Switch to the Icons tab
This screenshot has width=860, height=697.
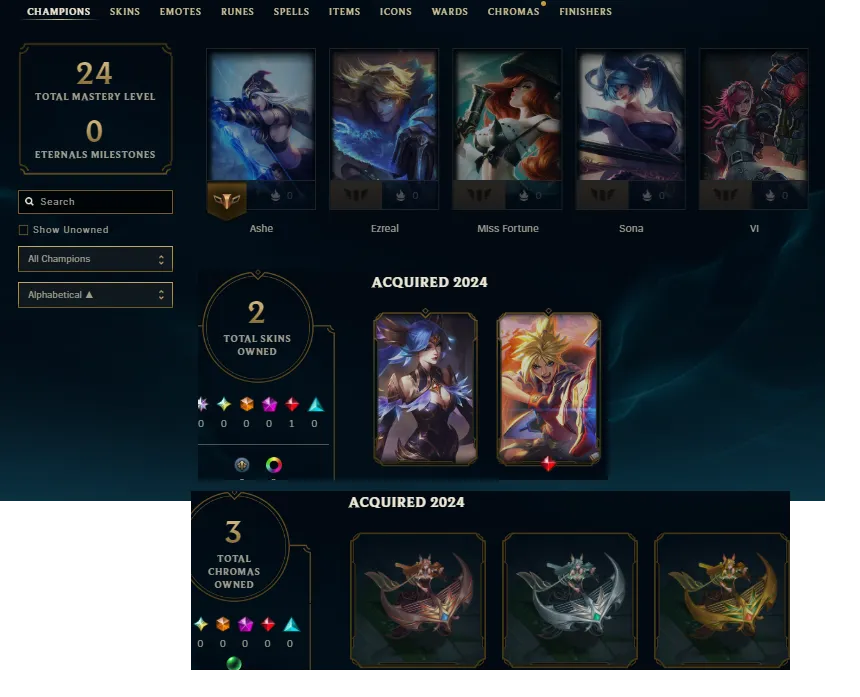coord(395,12)
